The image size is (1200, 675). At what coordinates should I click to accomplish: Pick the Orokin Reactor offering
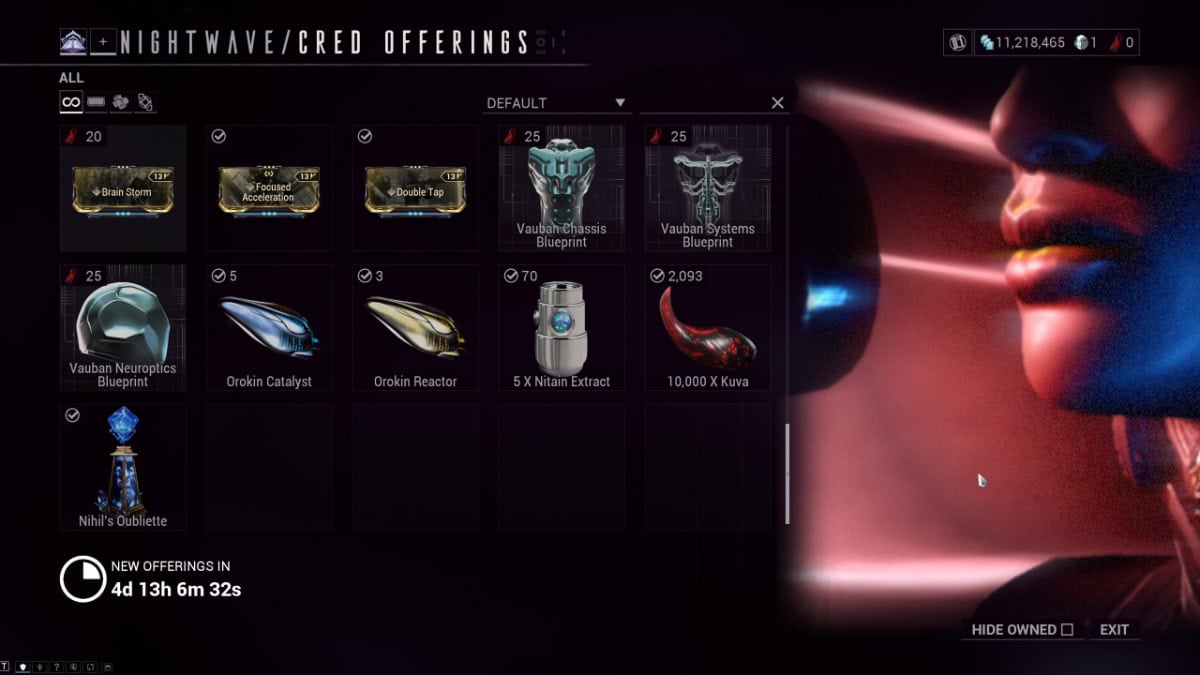pos(415,328)
